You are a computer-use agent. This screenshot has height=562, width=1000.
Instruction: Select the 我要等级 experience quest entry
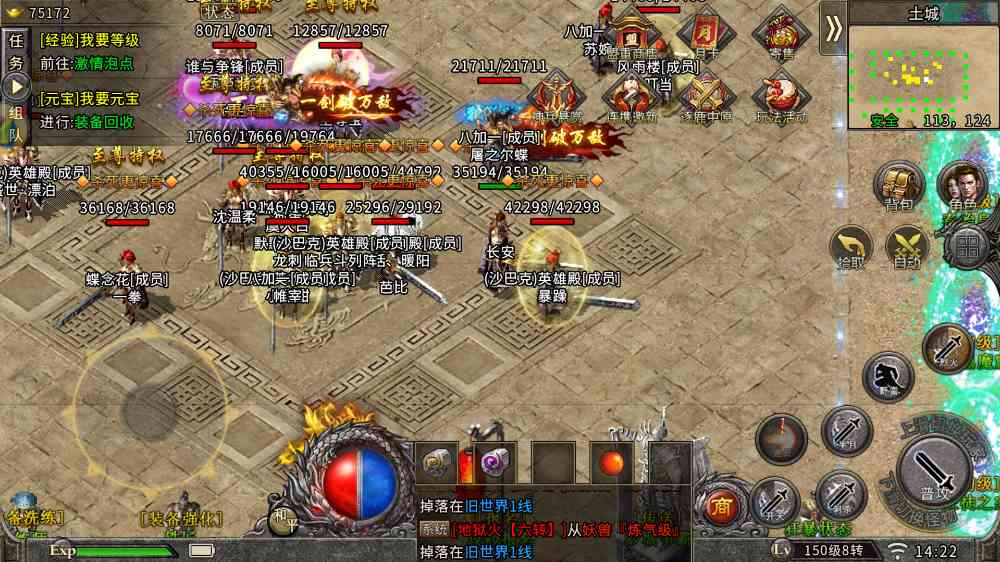click(x=90, y=41)
